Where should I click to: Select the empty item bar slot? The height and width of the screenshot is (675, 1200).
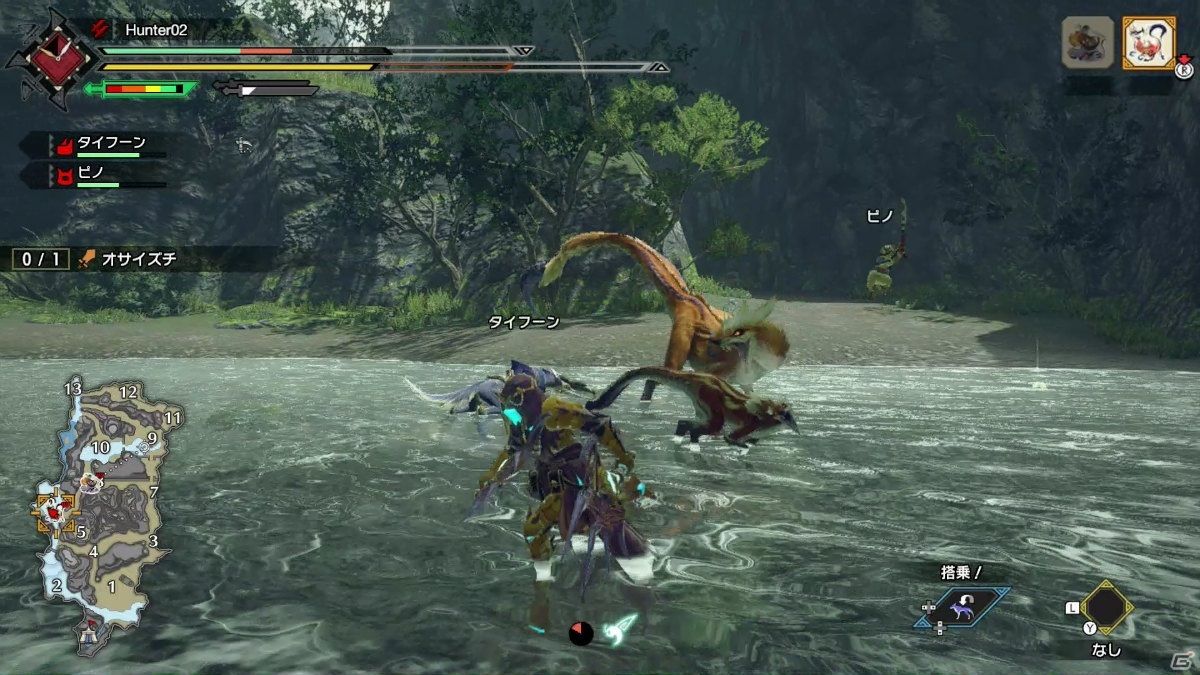coord(1105,607)
